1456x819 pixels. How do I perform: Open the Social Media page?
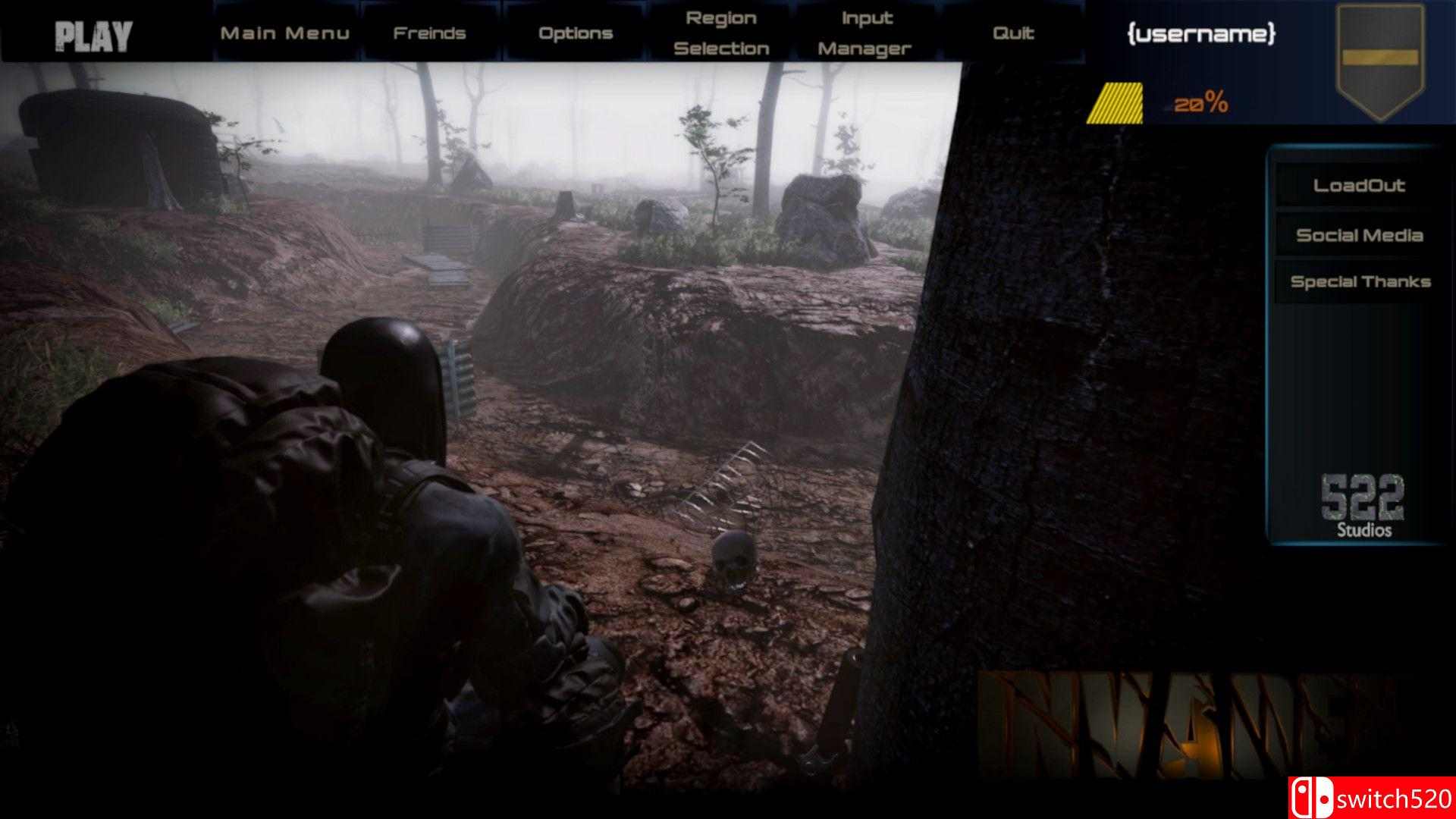point(1359,235)
